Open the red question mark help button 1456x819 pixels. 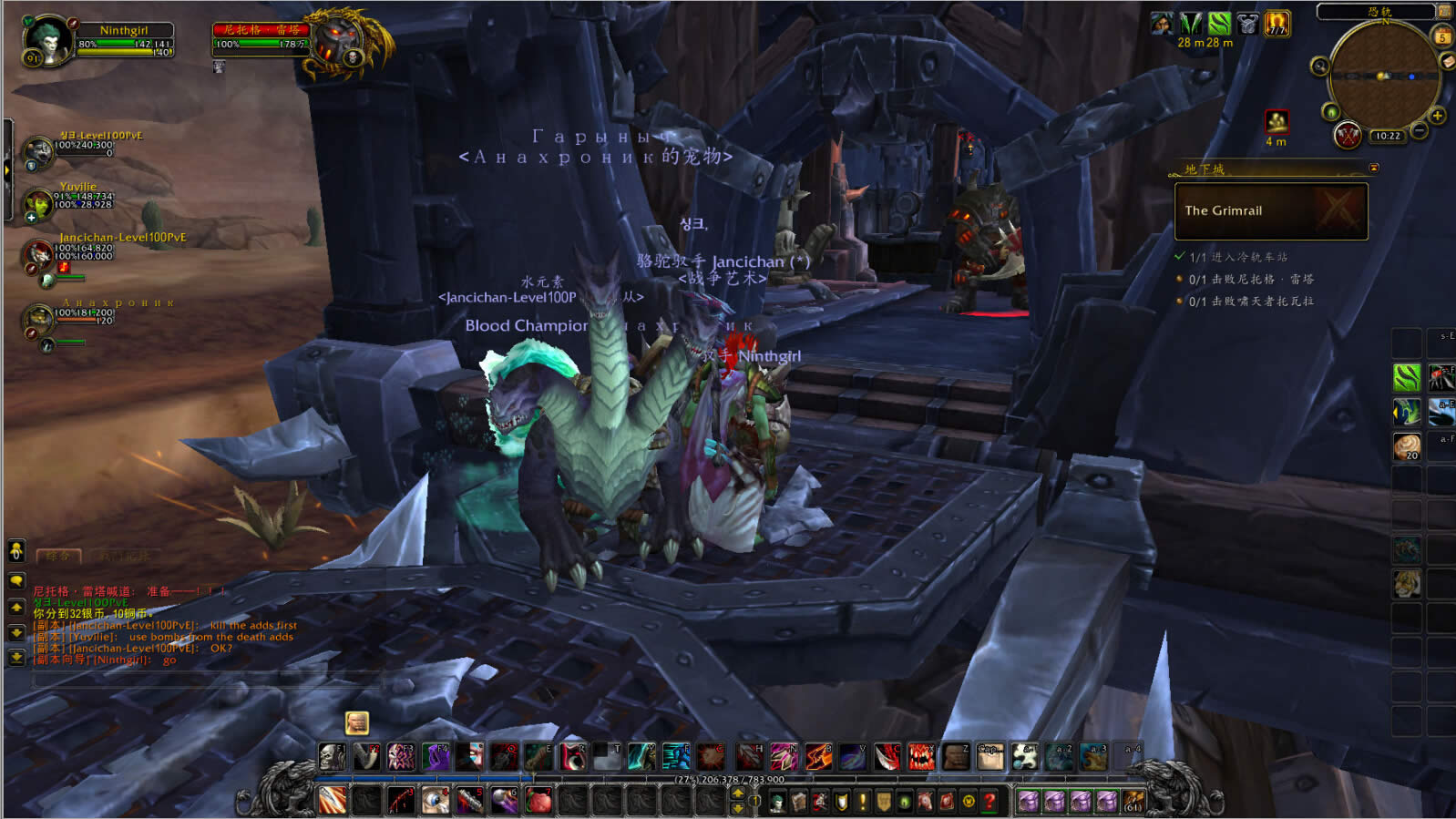tap(989, 802)
